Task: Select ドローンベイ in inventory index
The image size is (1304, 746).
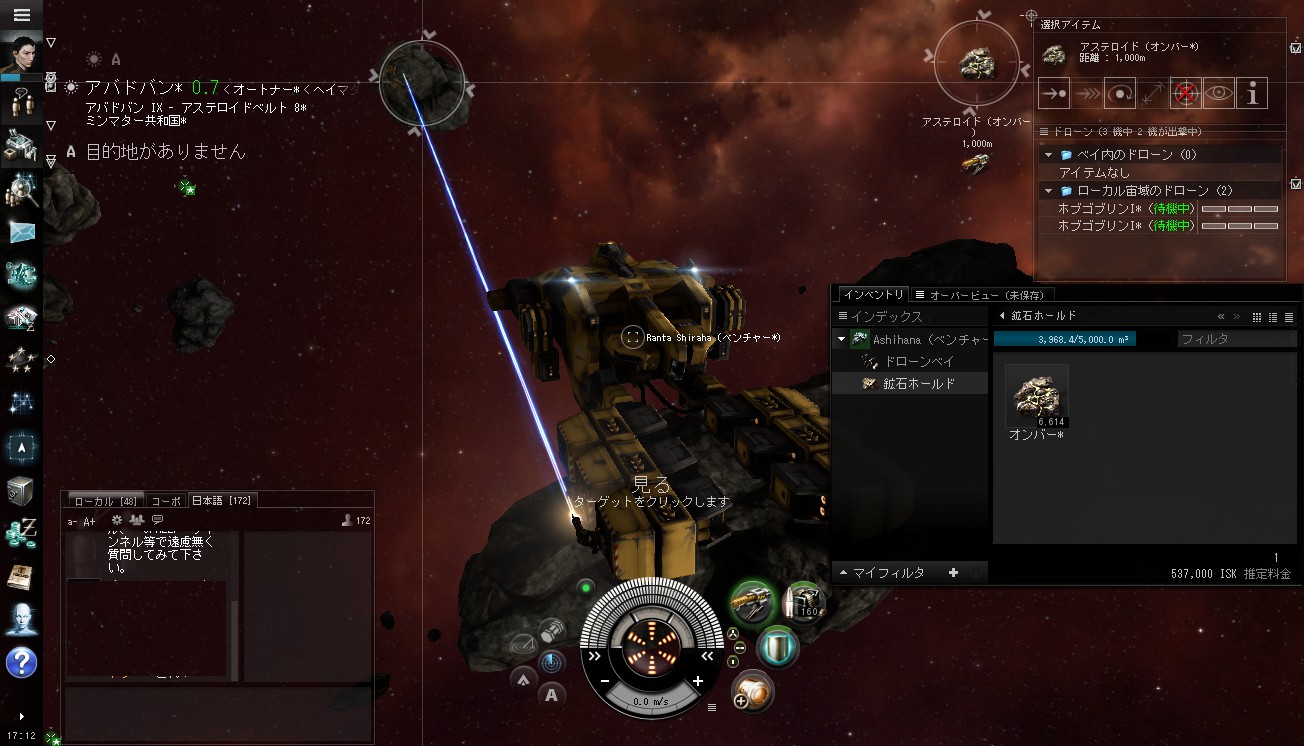Action: (919, 361)
